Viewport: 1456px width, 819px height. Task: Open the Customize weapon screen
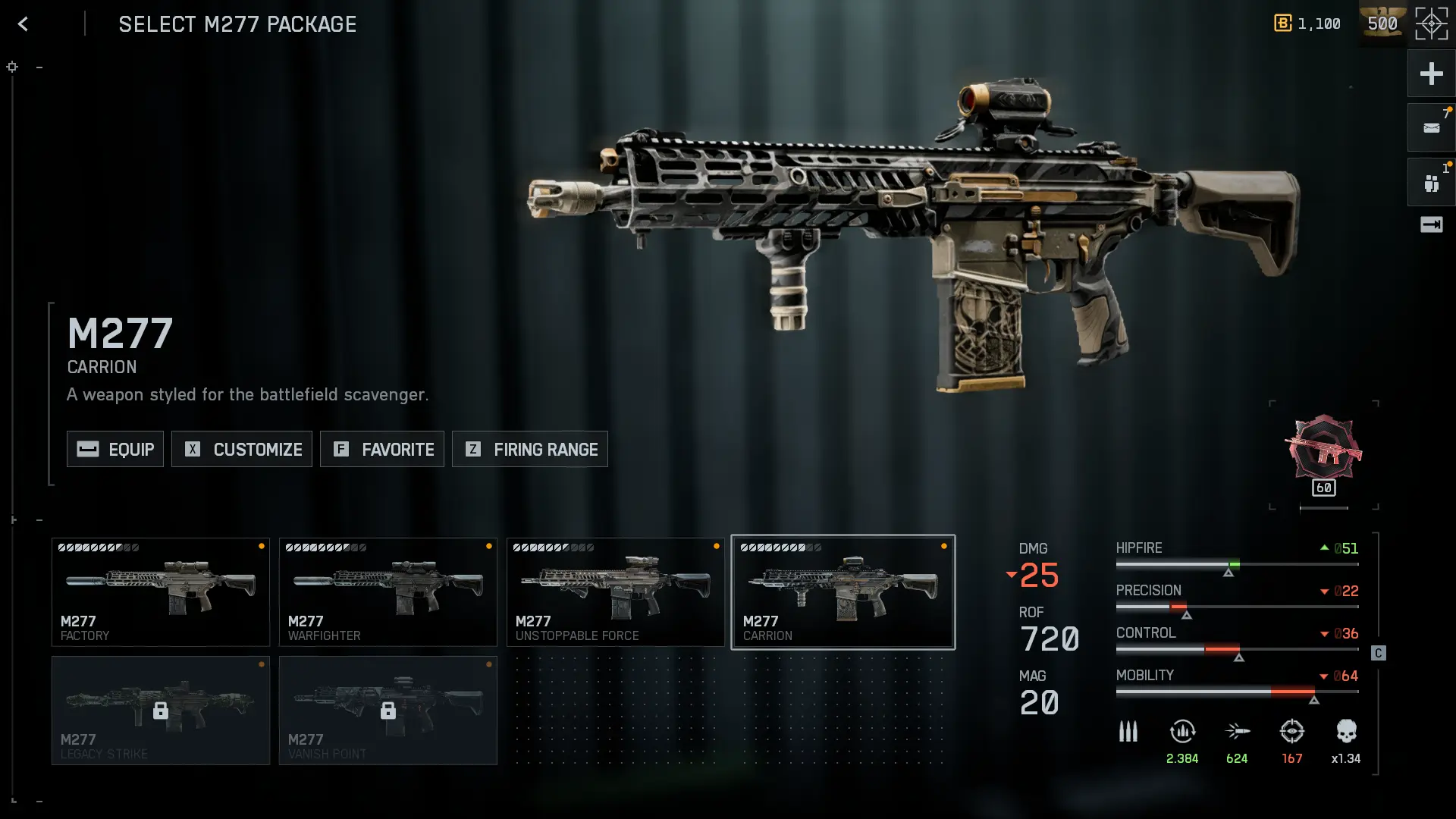(242, 449)
